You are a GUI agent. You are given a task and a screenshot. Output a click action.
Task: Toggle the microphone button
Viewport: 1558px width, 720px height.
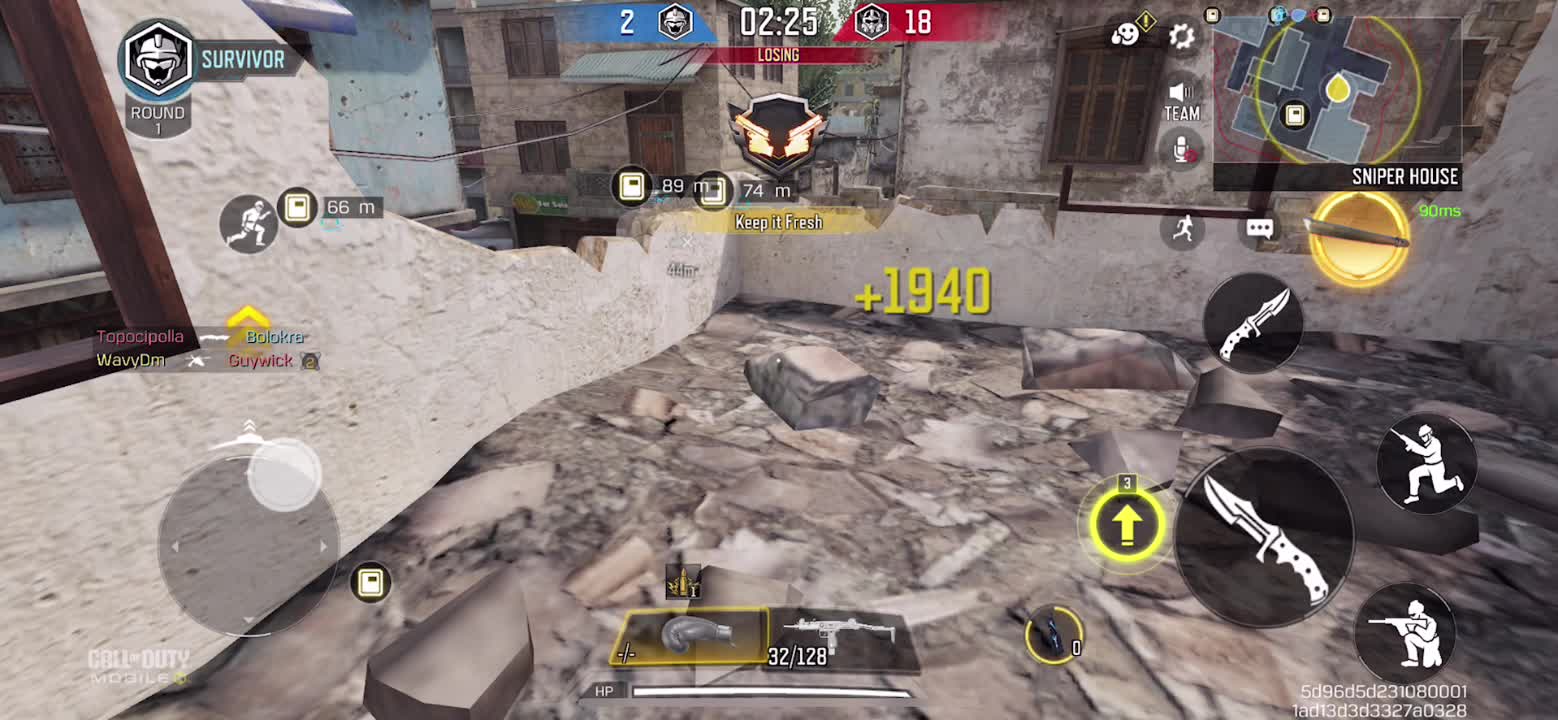[x=1183, y=149]
